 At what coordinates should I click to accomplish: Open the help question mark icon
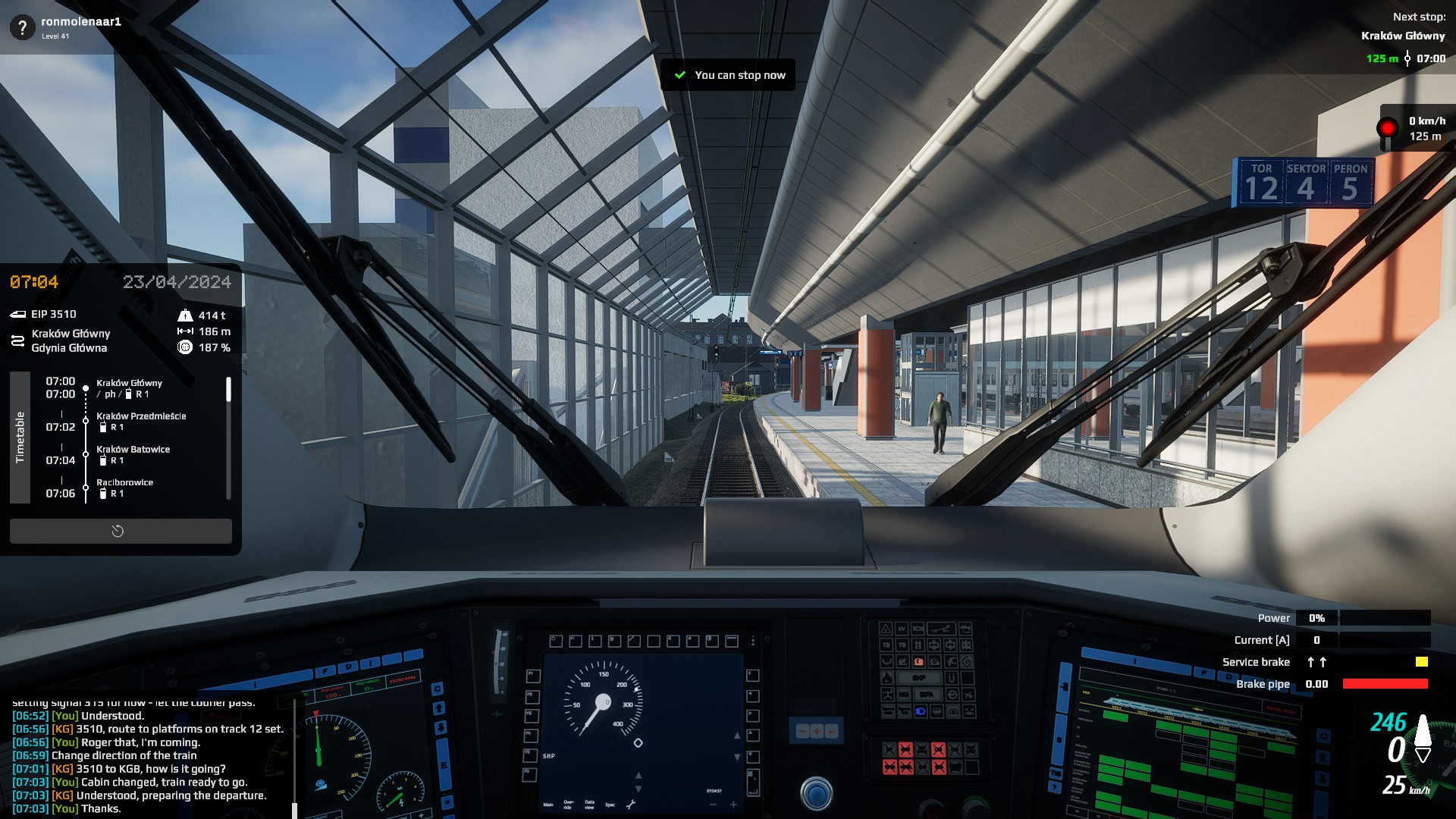[22, 28]
